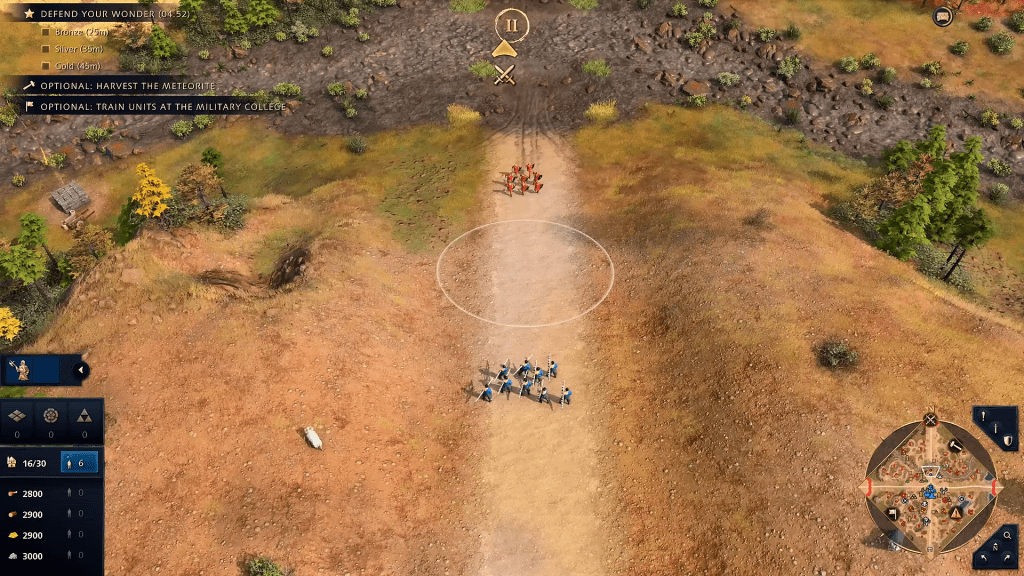
Task: Select the Train Units at Military College objective
Action: pos(150,105)
